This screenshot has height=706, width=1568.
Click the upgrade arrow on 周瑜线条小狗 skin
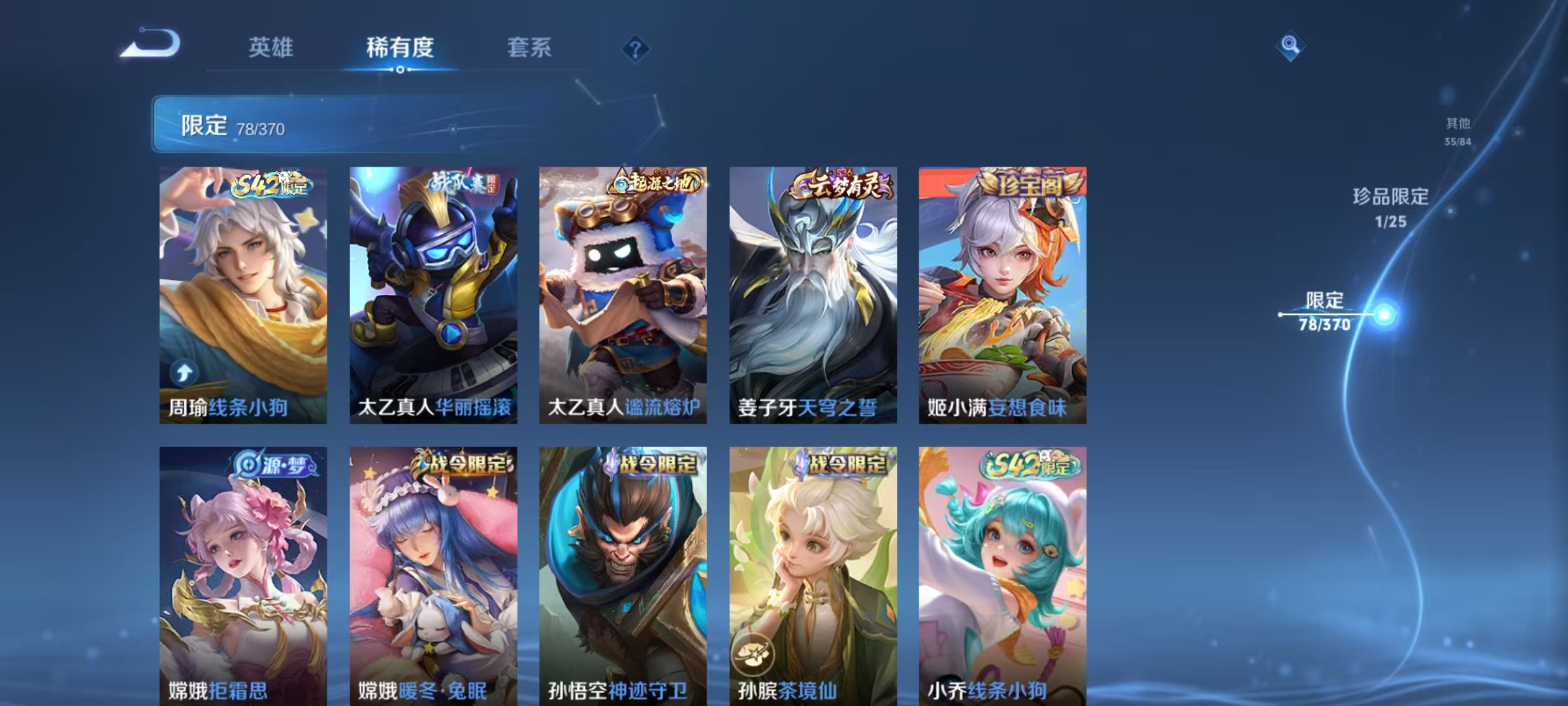(184, 371)
